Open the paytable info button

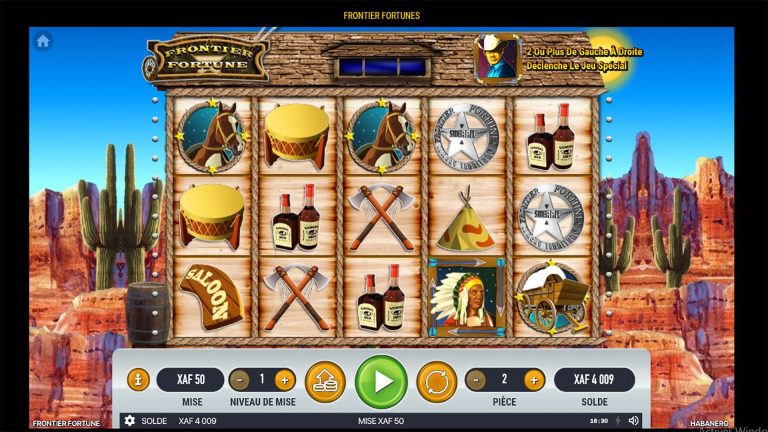tap(138, 380)
